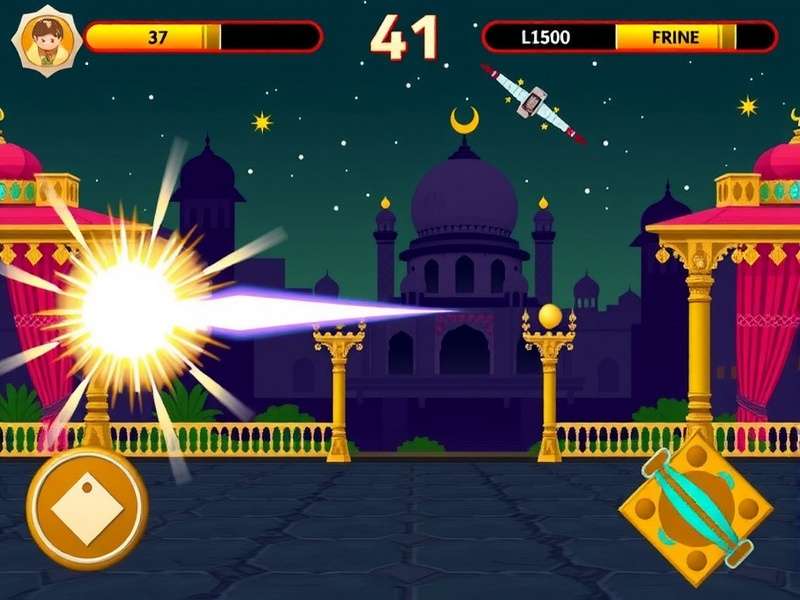Tap the round gold diamond button

[87, 507]
